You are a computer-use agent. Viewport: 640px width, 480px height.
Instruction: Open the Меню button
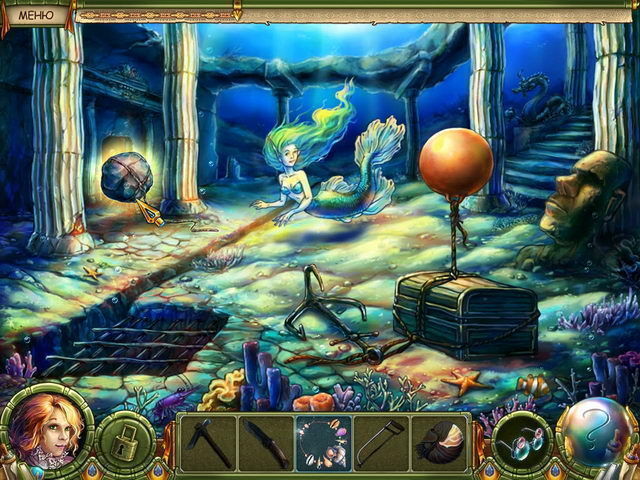tap(35, 13)
